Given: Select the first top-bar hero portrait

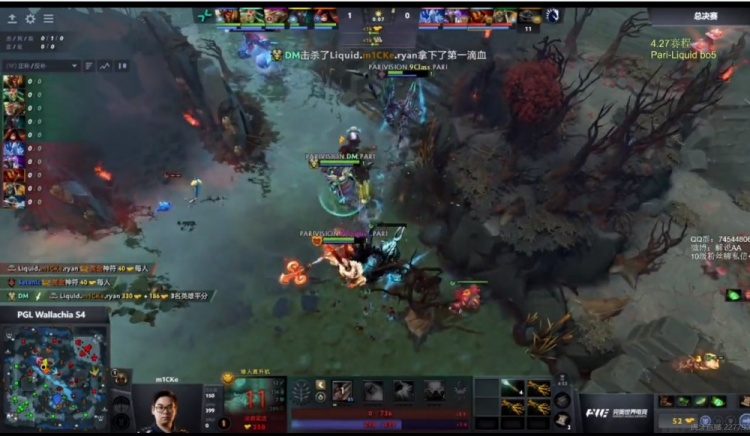Looking at the screenshot, I should click(x=226, y=16).
